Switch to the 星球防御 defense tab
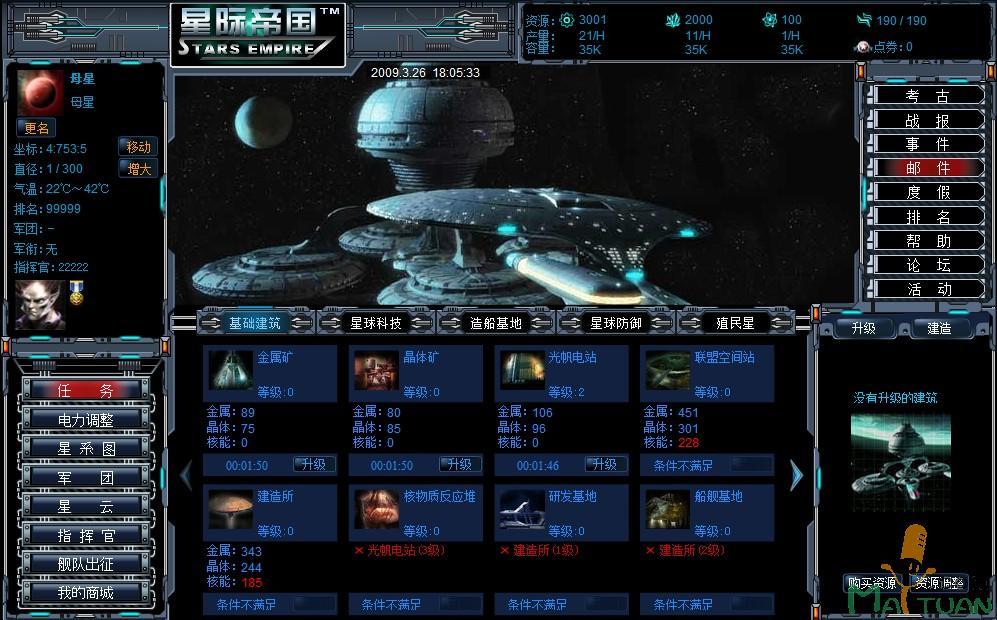 click(616, 323)
